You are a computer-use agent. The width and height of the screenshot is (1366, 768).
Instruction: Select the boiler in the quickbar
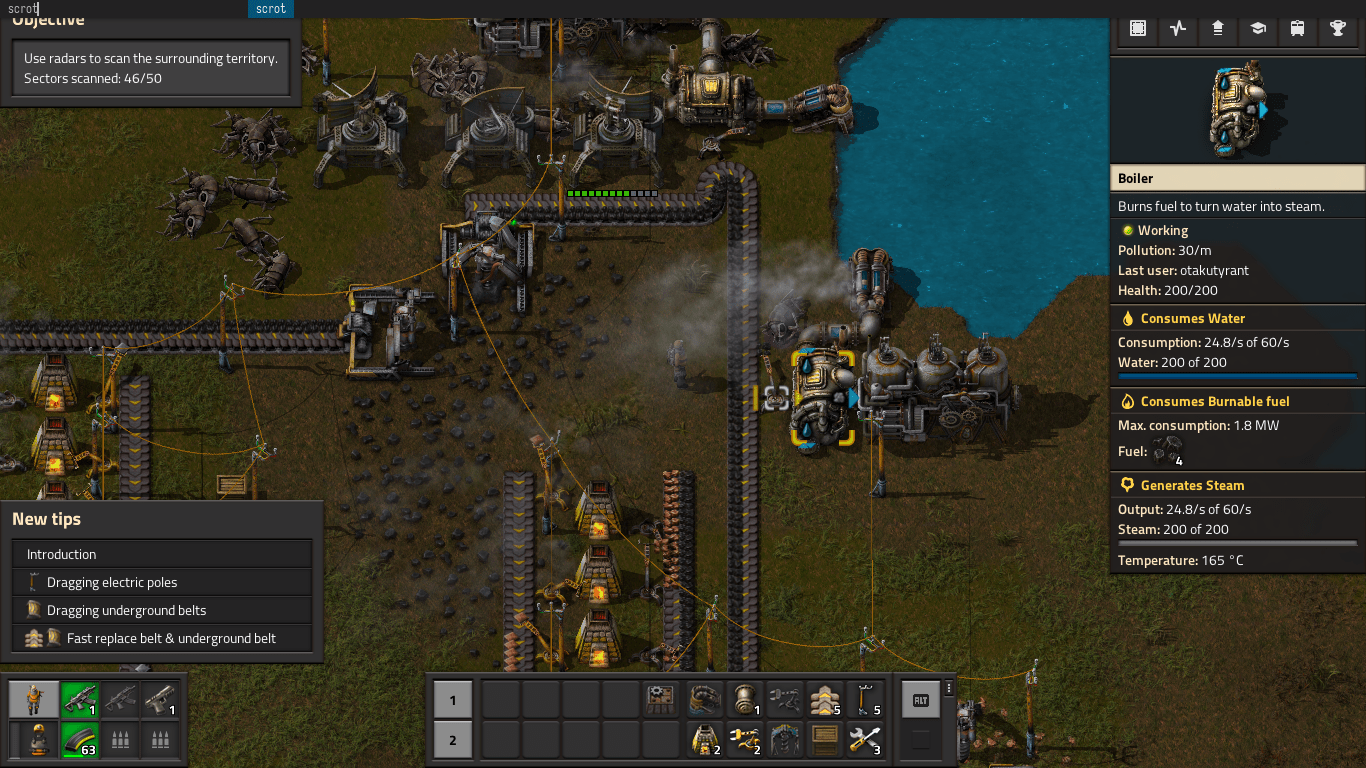click(743, 699)
